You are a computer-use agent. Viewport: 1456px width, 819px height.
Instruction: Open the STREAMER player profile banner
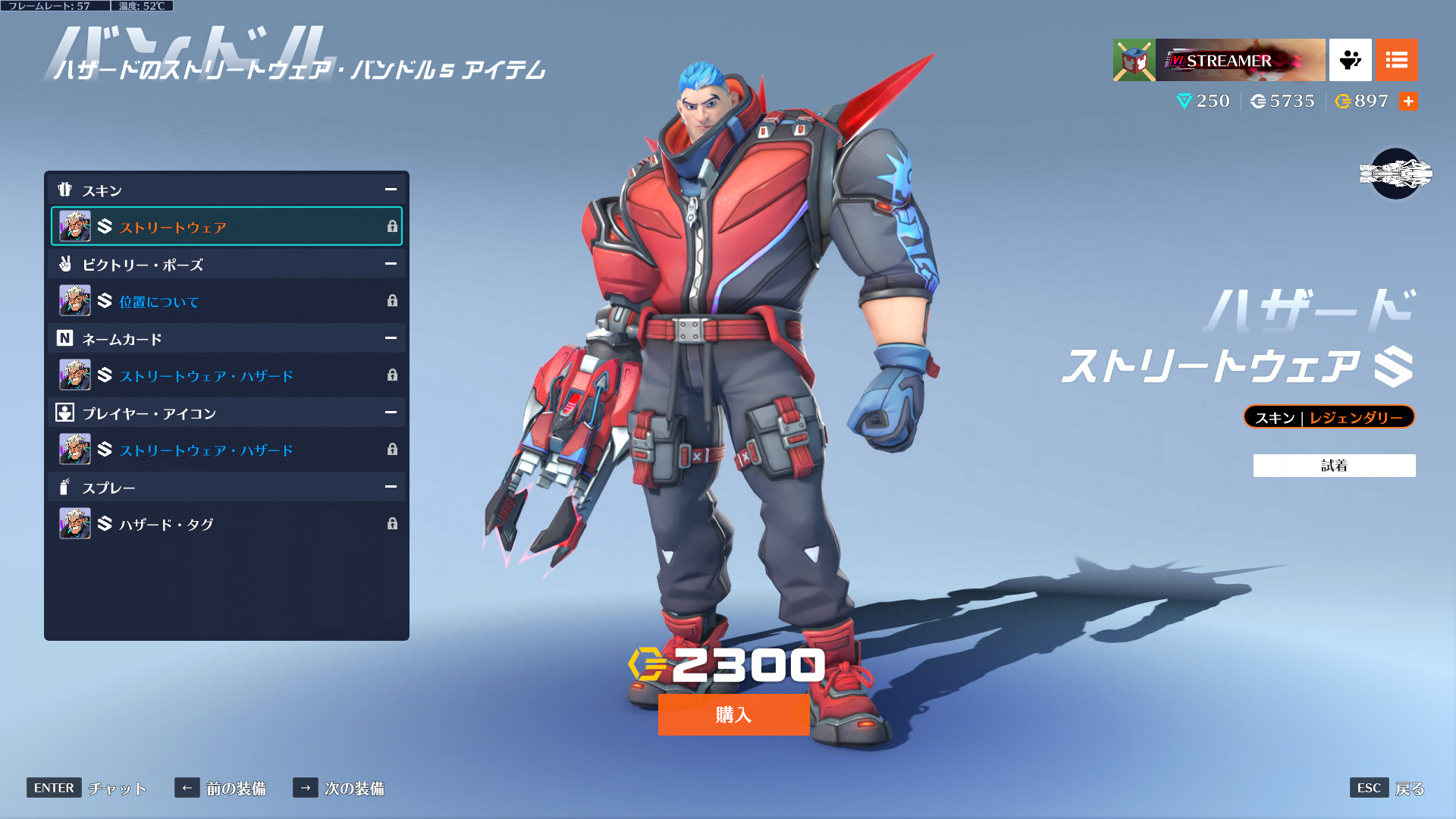pos(1219,60)
